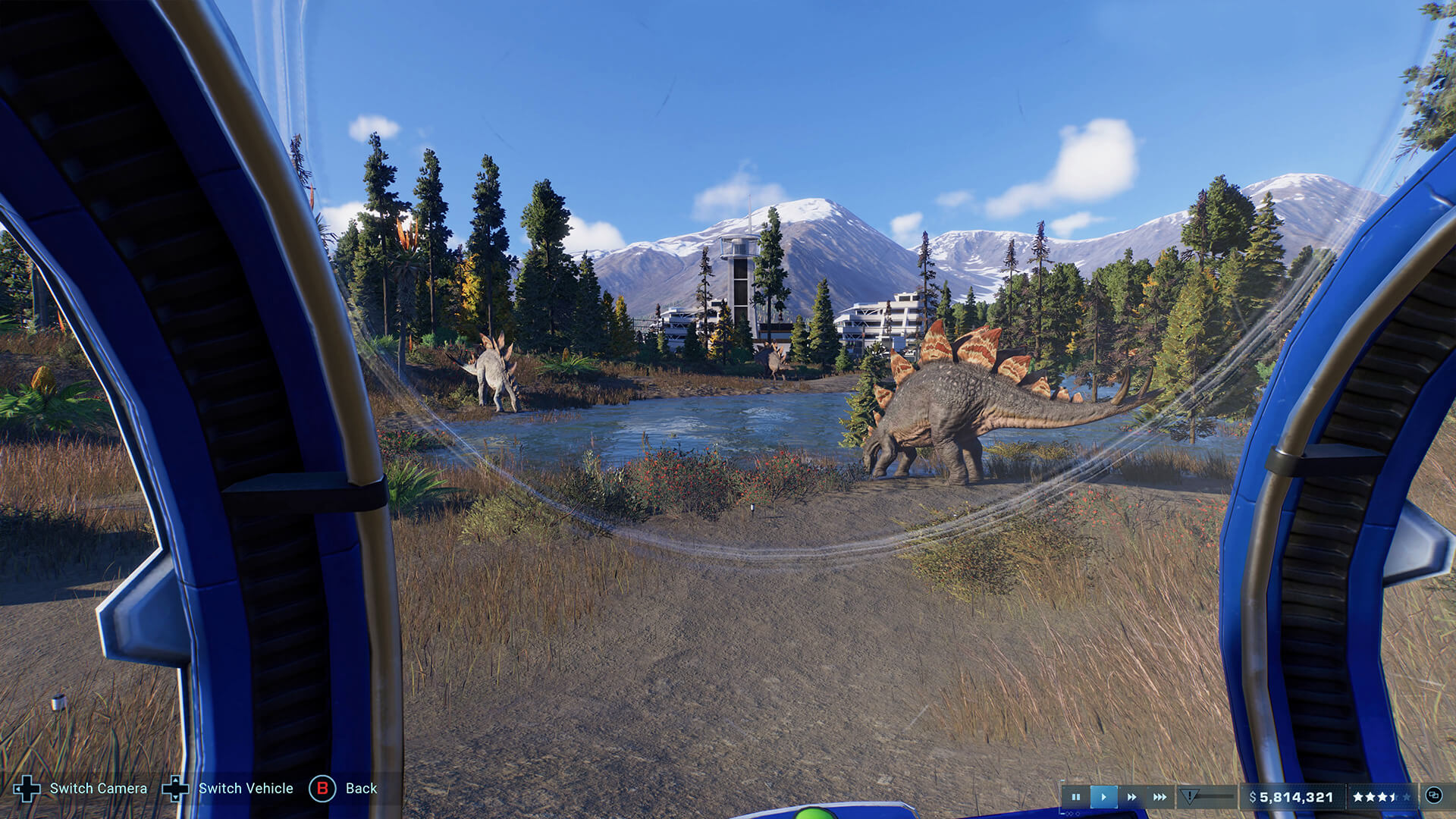Select the maximum simulation speed icon
1456x819 pixels.
point(1160,797)
